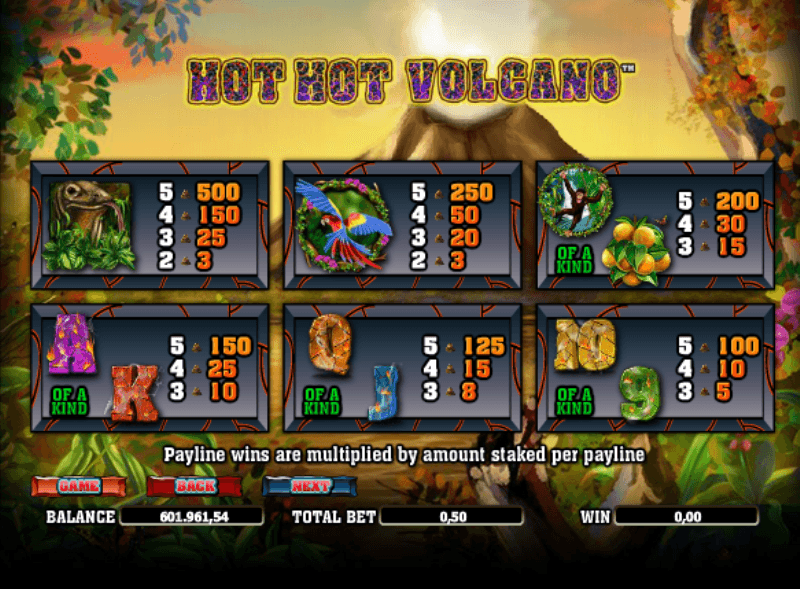The width and height of the screenshot is (800, 589).
Task: Show the NEXT paytable page
Action: coord(310,486)
